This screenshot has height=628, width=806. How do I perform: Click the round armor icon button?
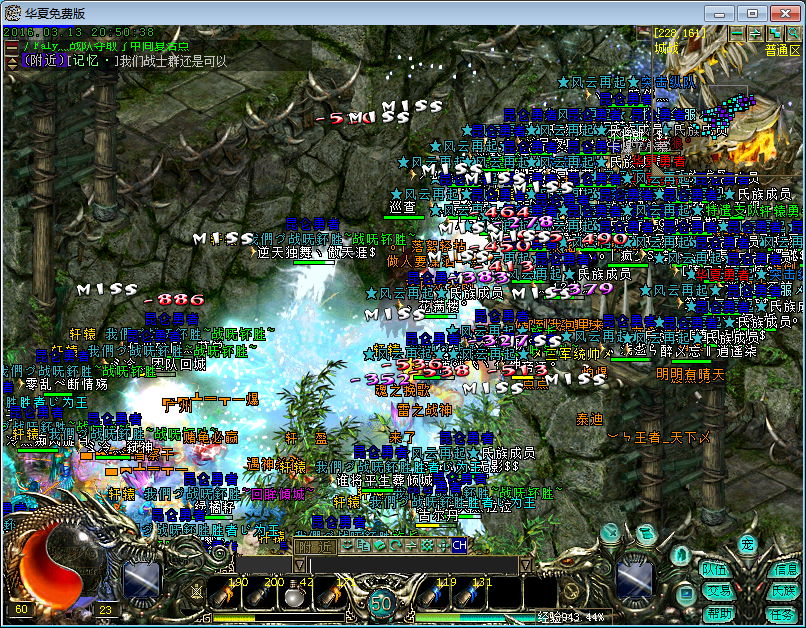click(680, 554)
